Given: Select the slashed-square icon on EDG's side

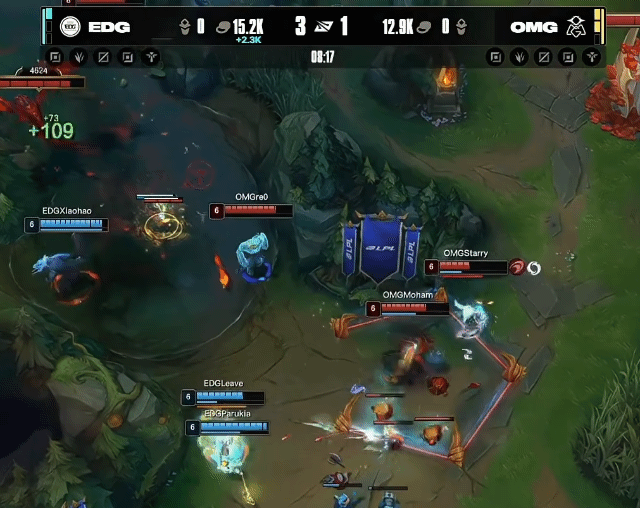Looking at the screenshot, I should 103,57.
